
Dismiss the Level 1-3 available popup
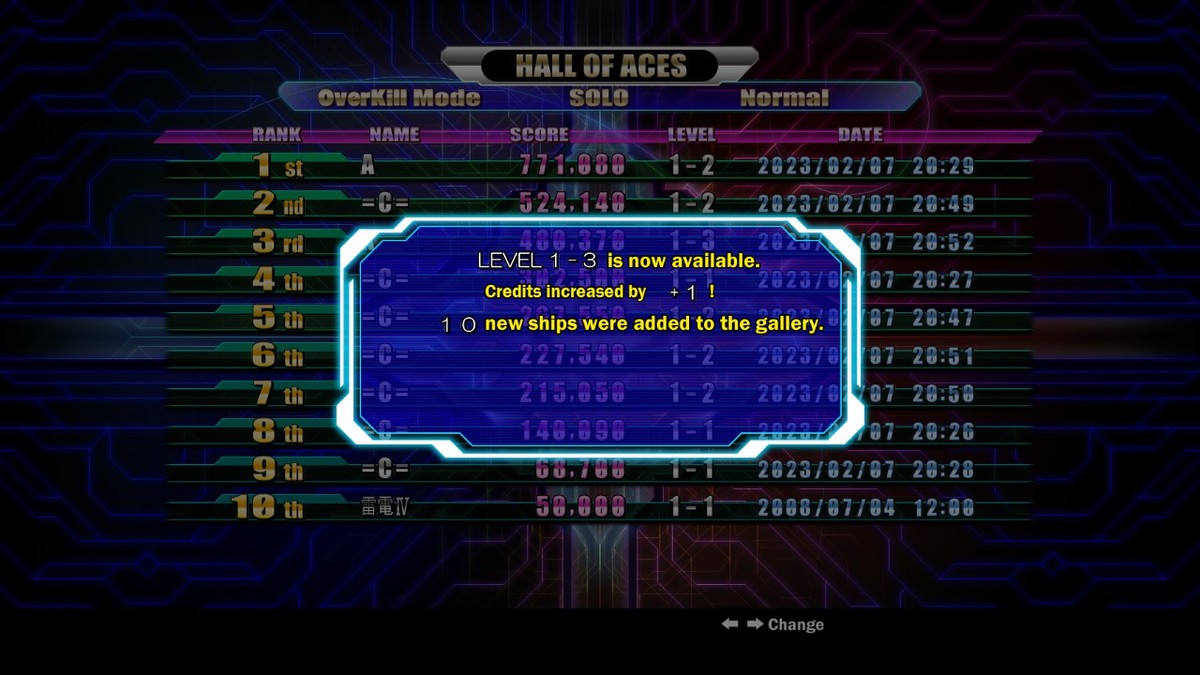tap(600, 338)
